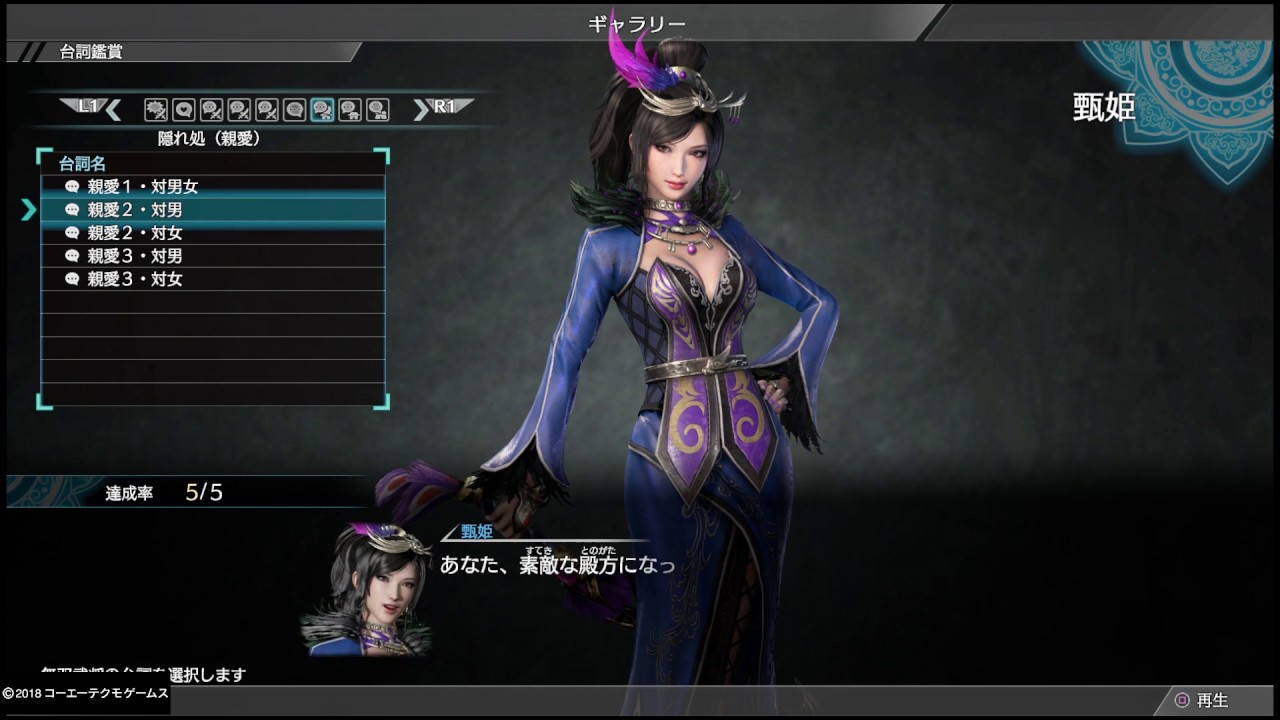Screen dimensions: 1280x720
Task: Select the first sword speech bubble category
Action: (x=214, y=108)
